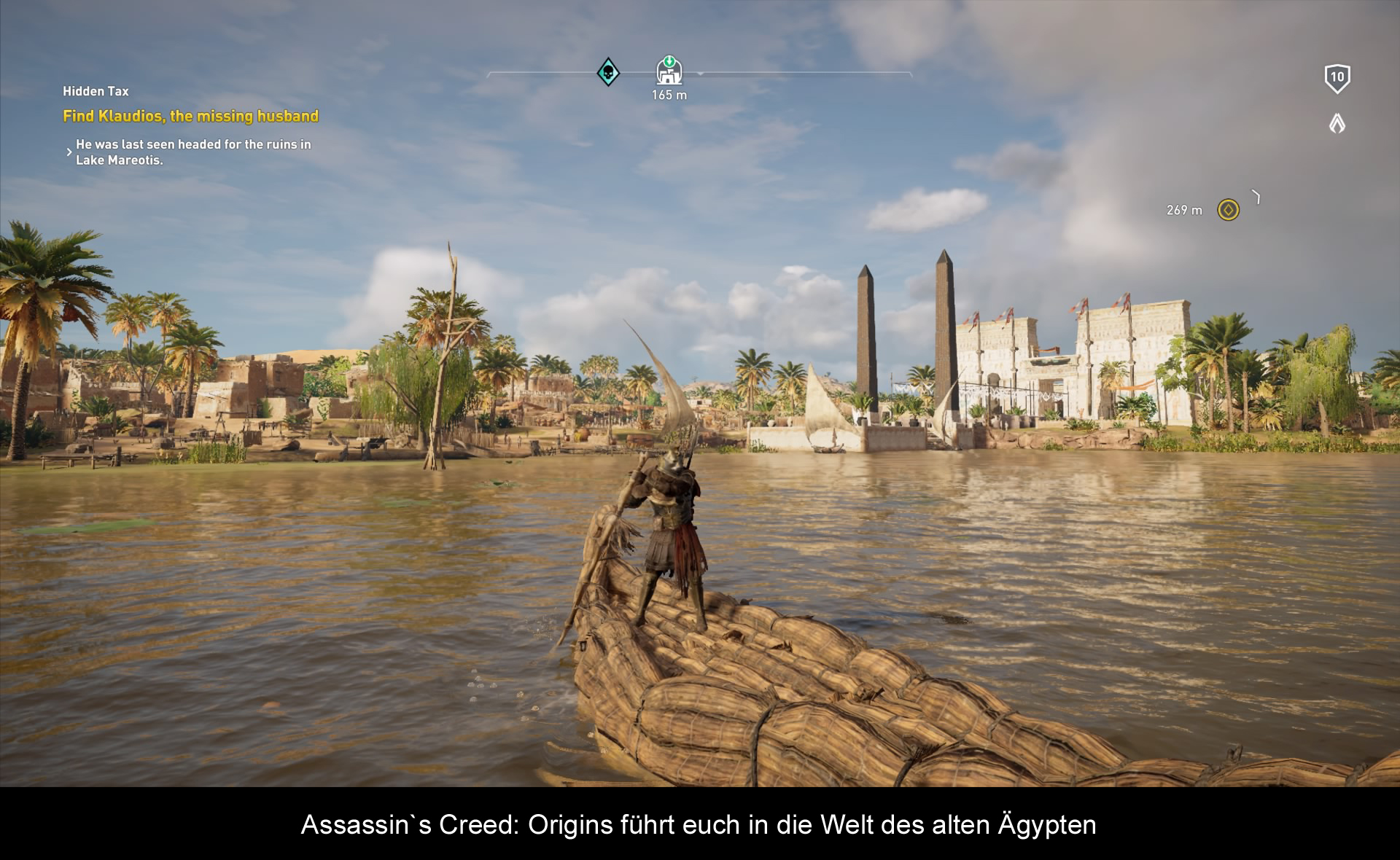Select the yellow quest objective marker

pos(1228,210)
